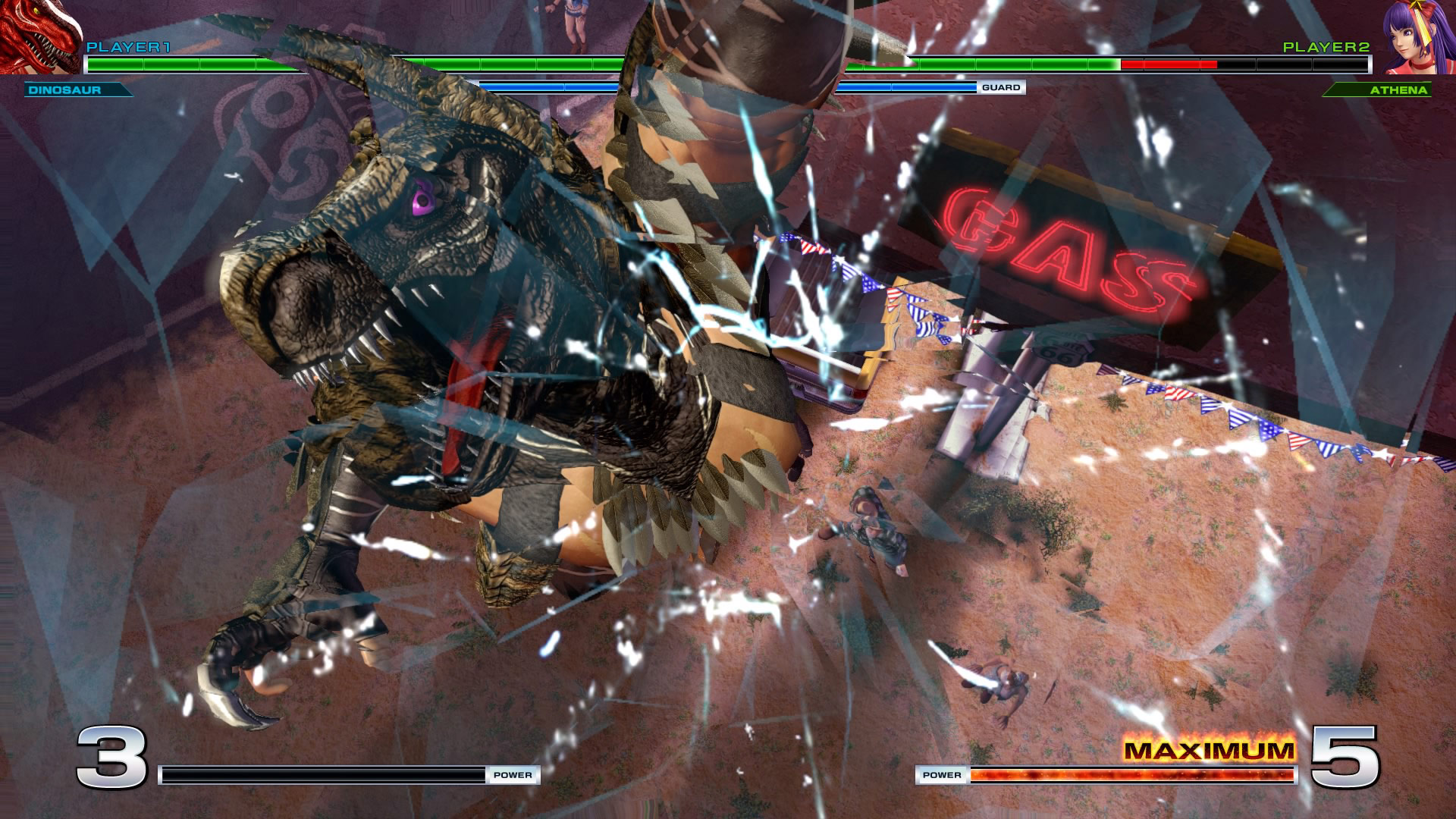Click the Dinosaur character portrait
The image size is (1456, 819).
click(38, 38)
